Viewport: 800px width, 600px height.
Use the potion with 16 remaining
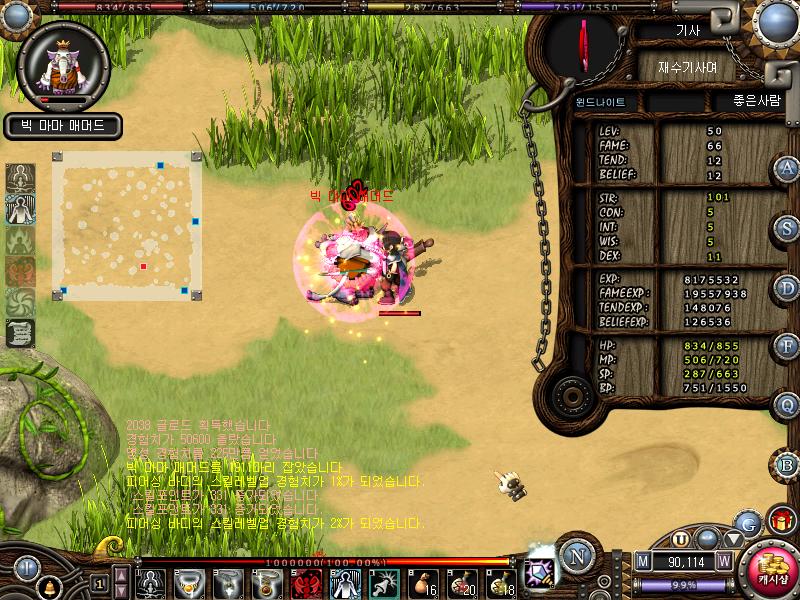[x=422, y=583]
